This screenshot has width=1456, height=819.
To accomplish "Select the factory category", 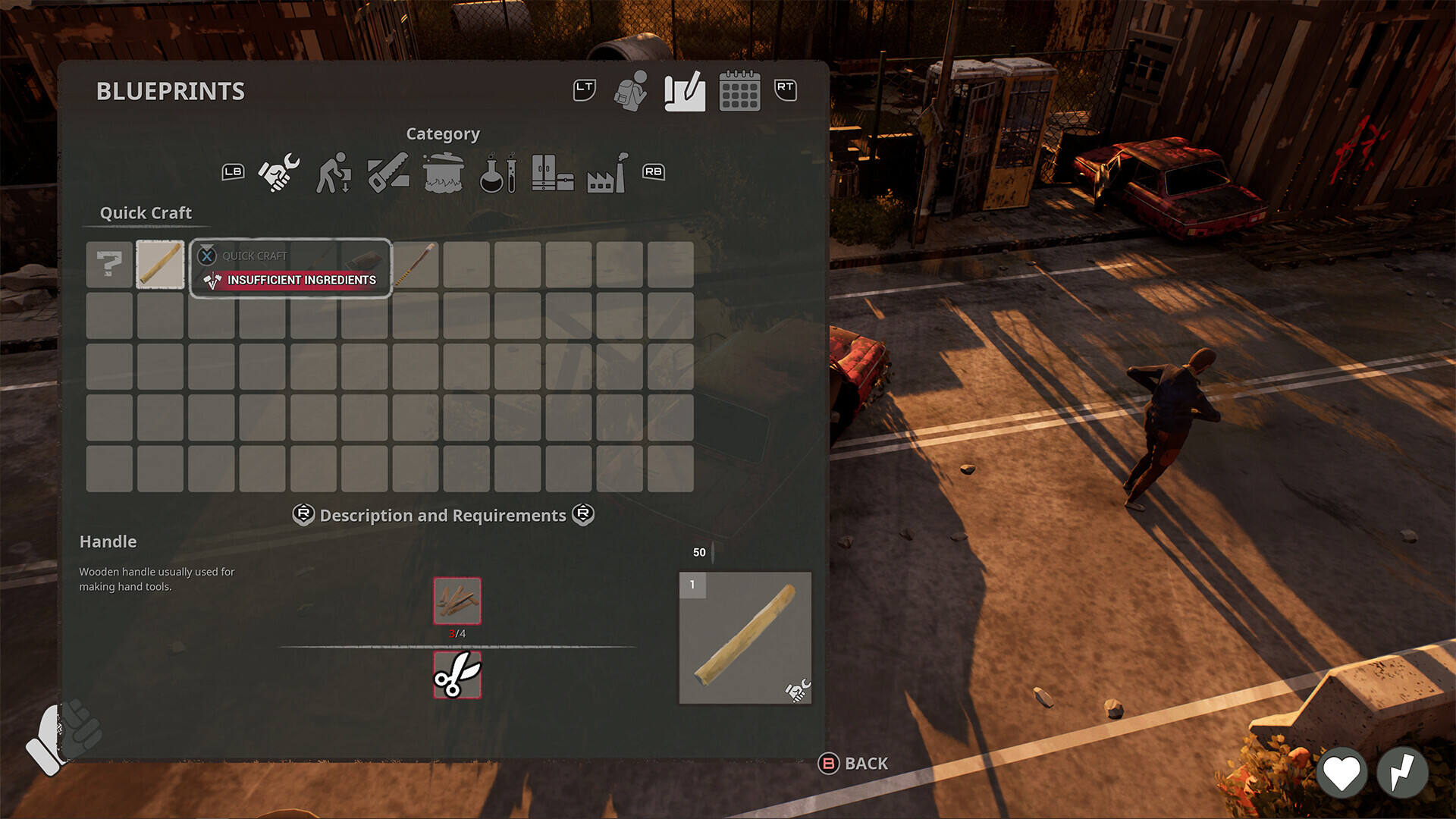I will [607, 172].
